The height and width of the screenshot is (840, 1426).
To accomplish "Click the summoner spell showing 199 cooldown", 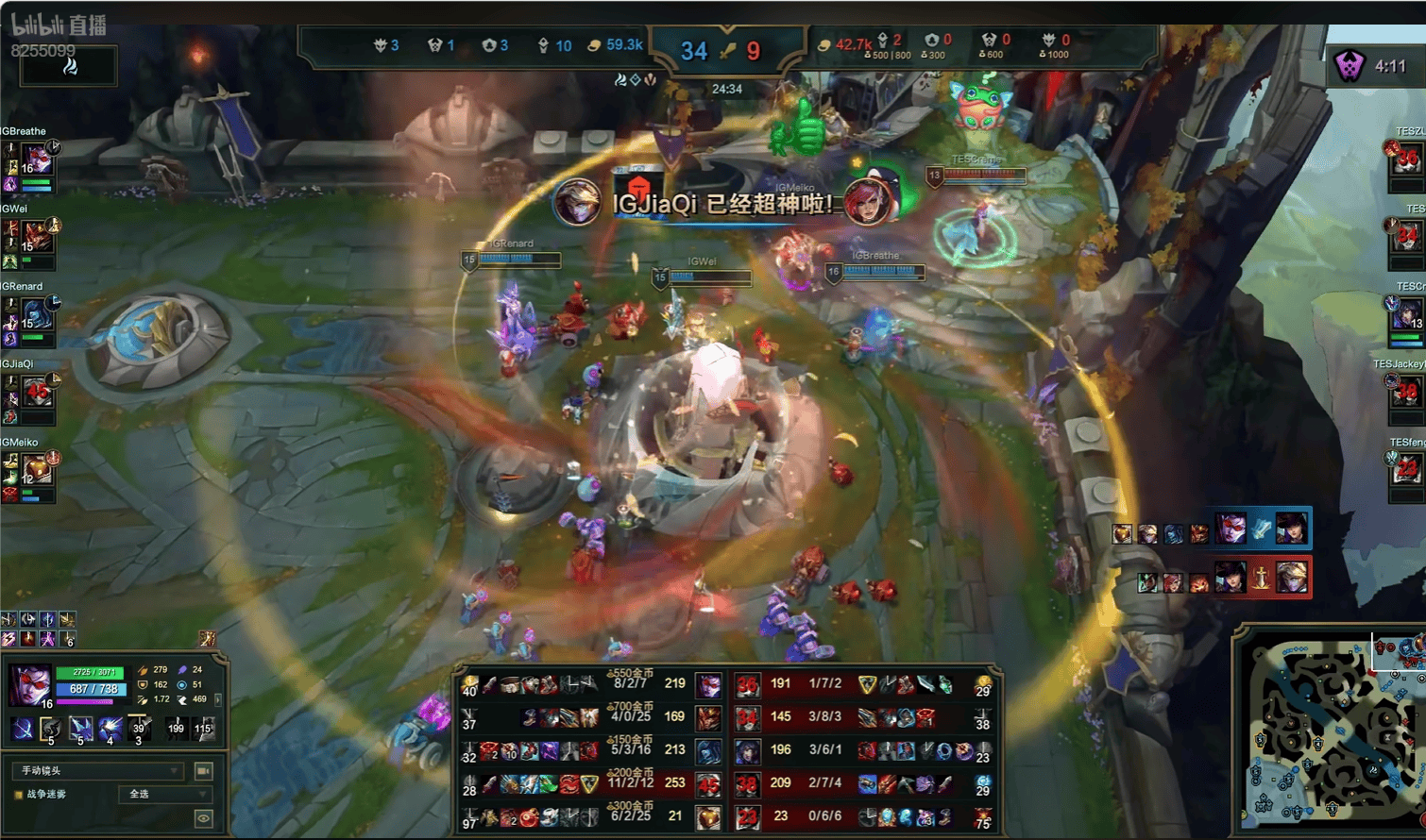I will click(x=176, y=729).
